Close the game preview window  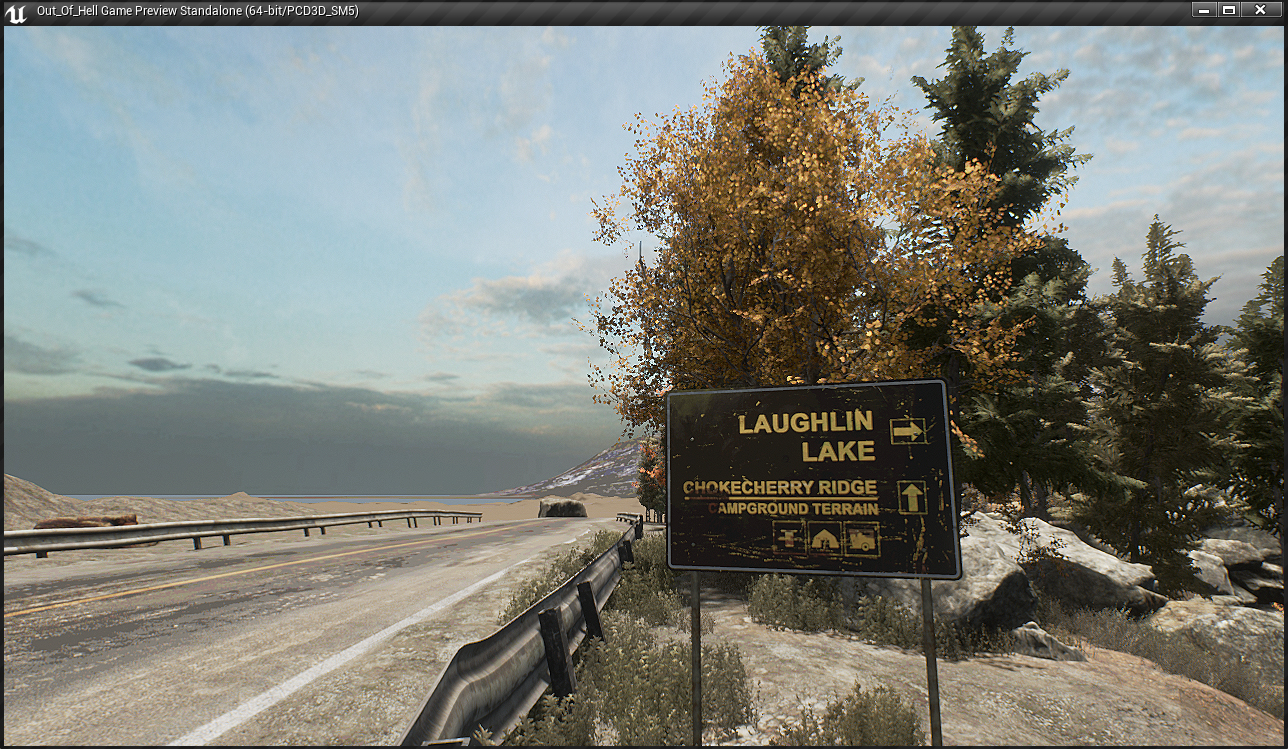point(1263,10)
